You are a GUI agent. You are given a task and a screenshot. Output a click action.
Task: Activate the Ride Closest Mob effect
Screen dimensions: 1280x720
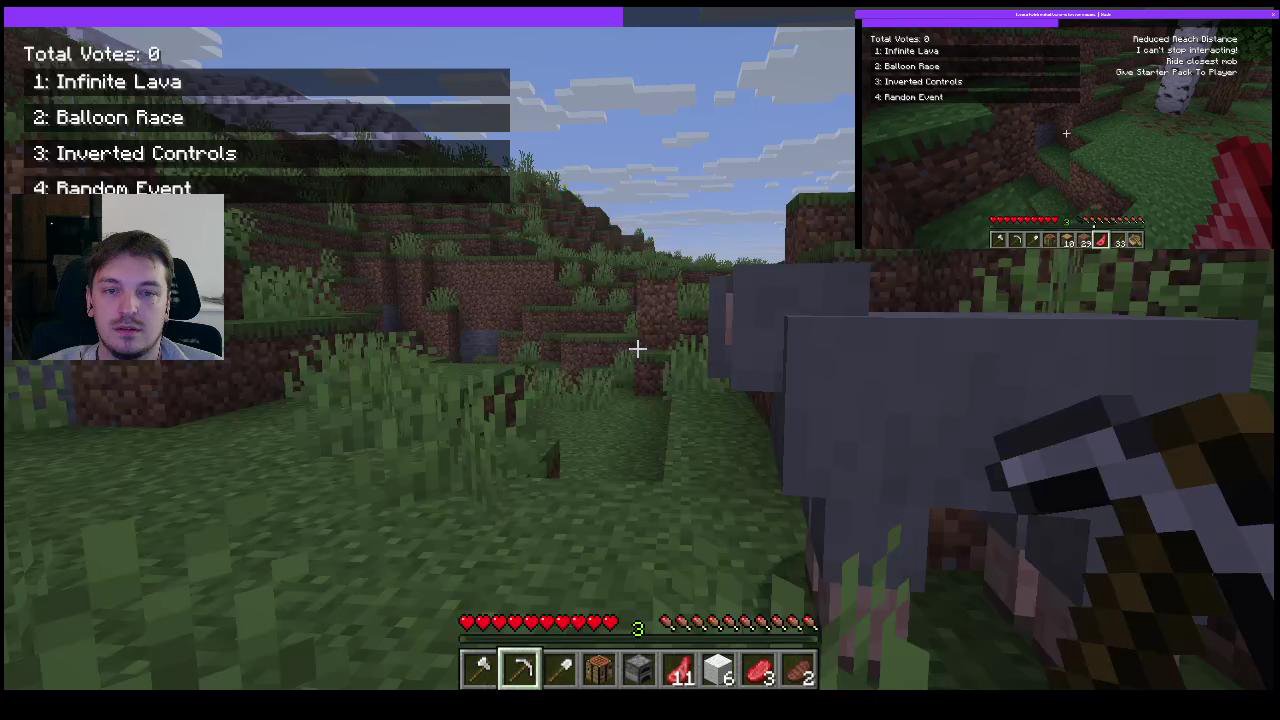tap(1202, 61)
